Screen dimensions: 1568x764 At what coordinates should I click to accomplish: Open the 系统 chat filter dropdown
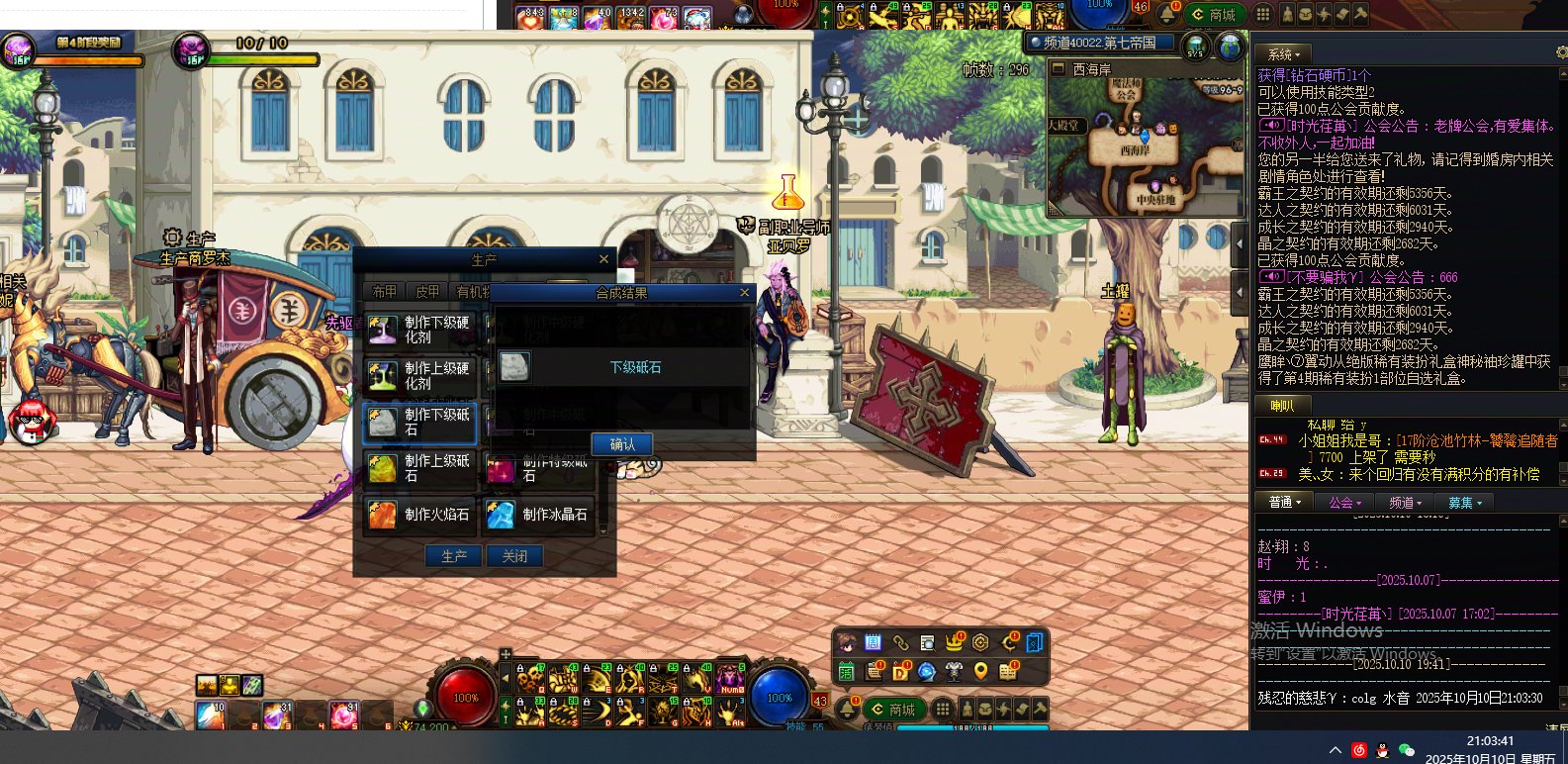(1284, 54)
